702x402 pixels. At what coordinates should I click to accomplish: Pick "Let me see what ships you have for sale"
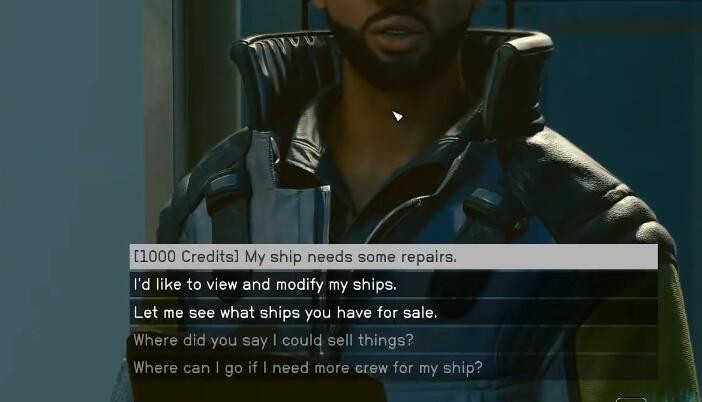coord(285,313)
